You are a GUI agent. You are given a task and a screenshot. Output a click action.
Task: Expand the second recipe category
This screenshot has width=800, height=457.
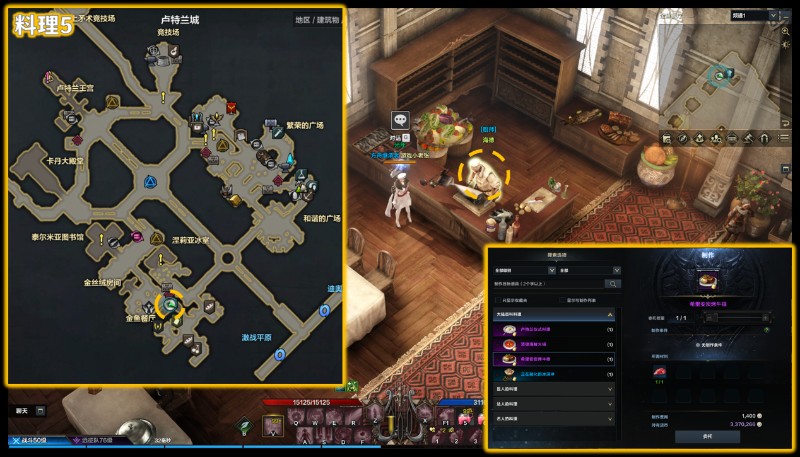pos(553,388)
